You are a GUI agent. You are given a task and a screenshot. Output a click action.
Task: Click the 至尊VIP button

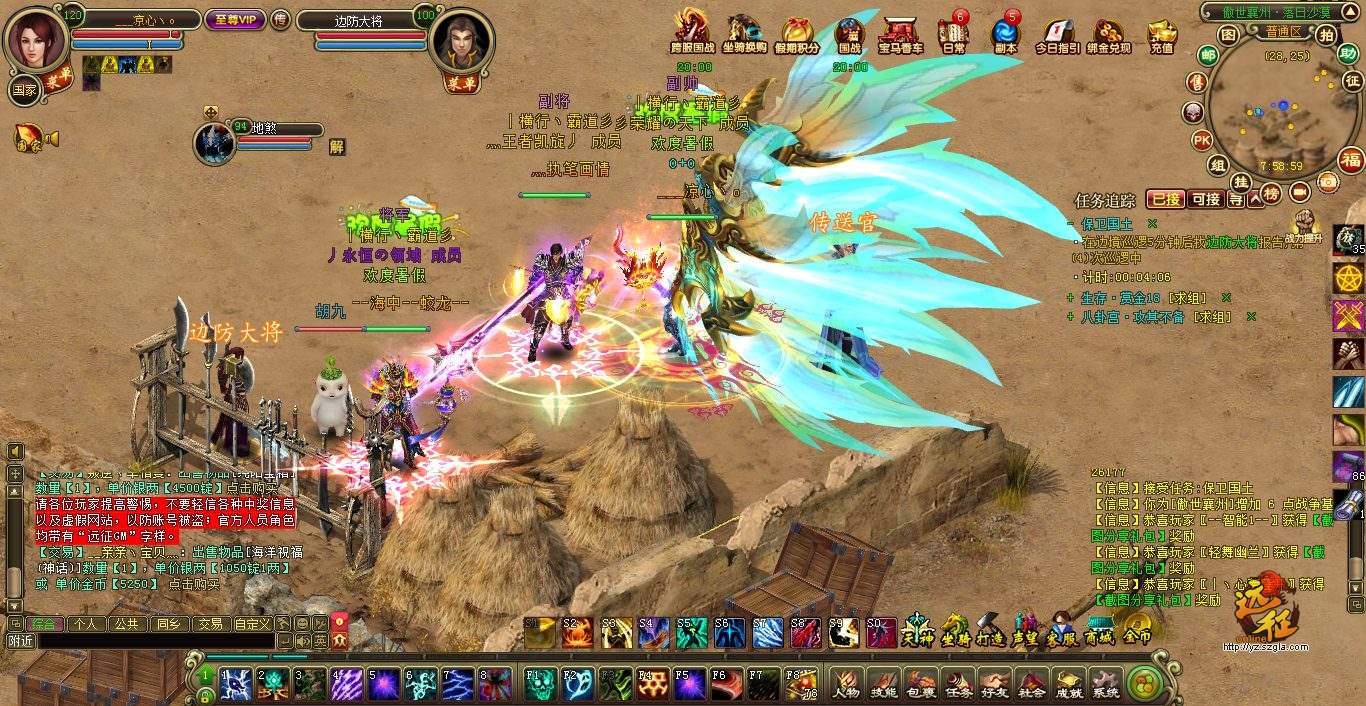pos(234,19)
